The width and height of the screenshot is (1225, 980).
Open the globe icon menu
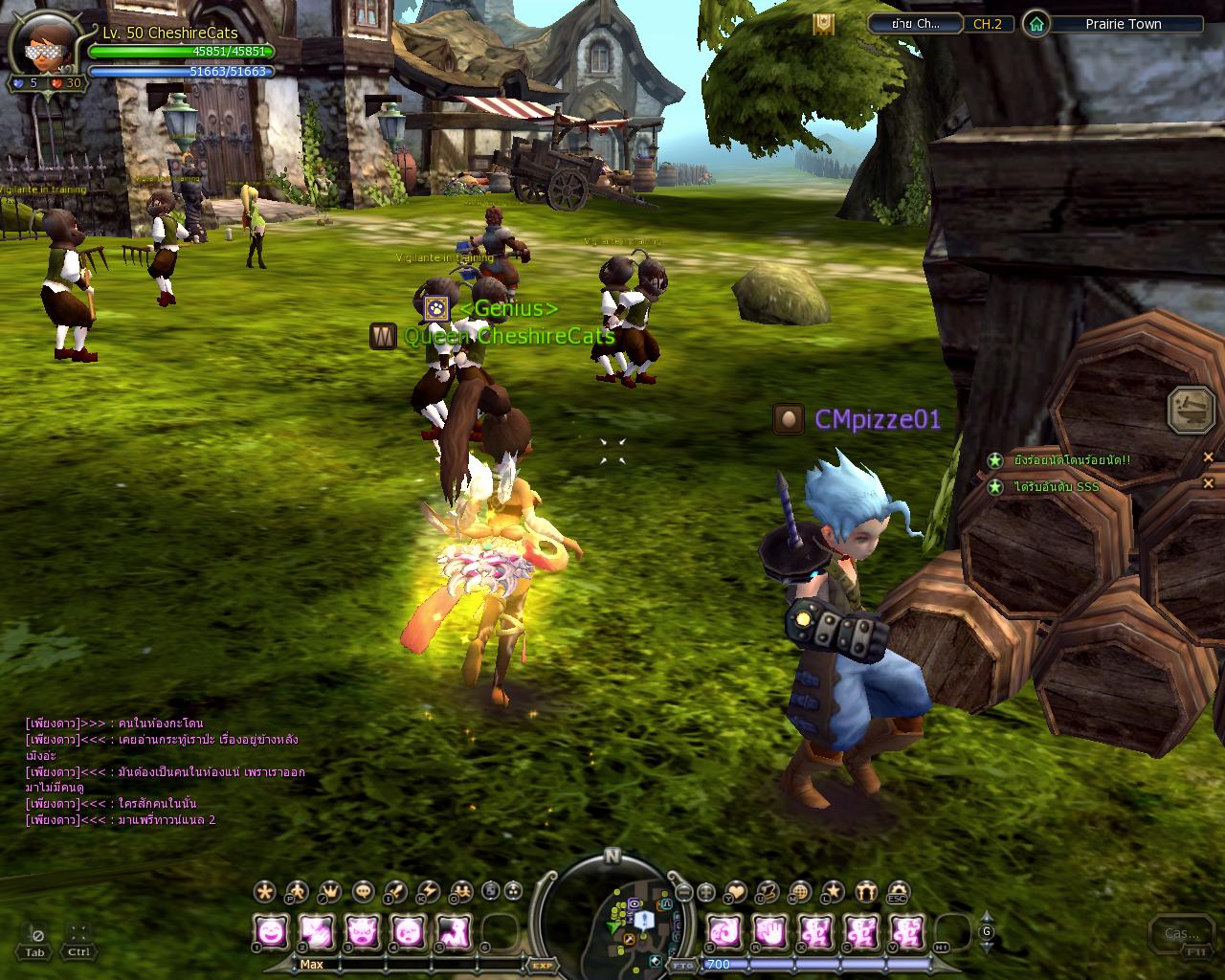coord(799,892)
